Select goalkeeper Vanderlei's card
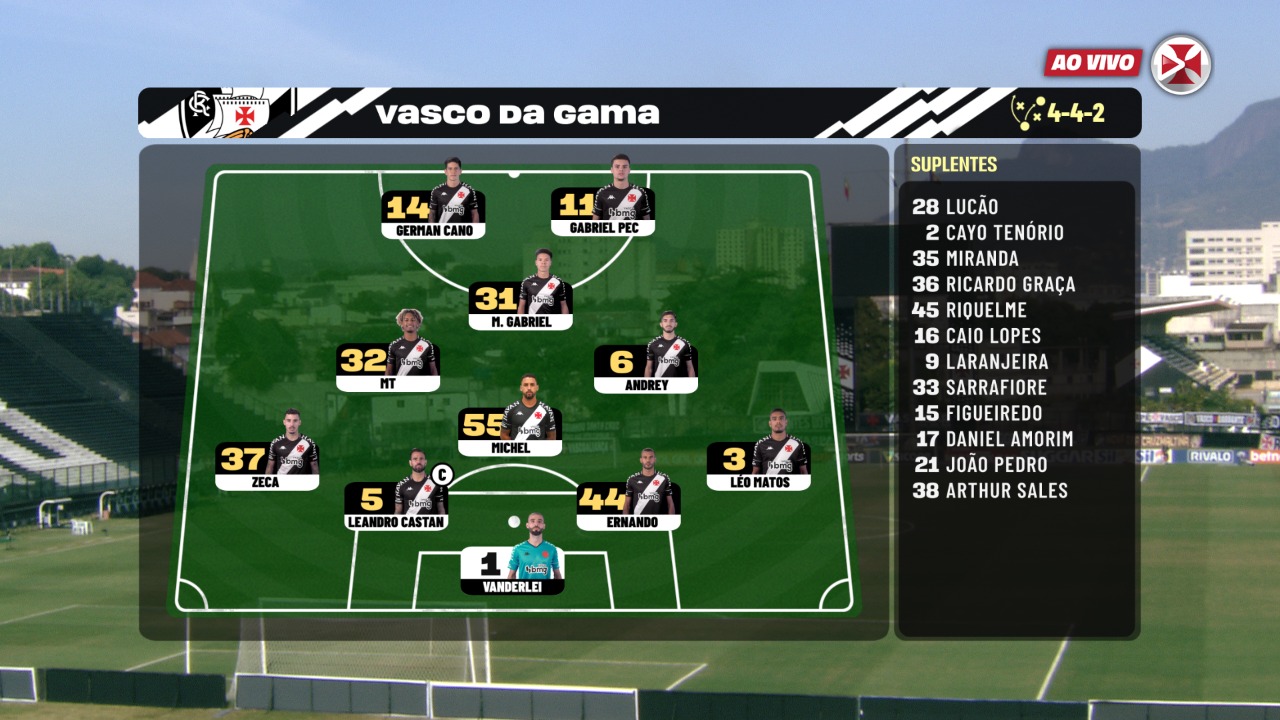 [x=512, y=568]
